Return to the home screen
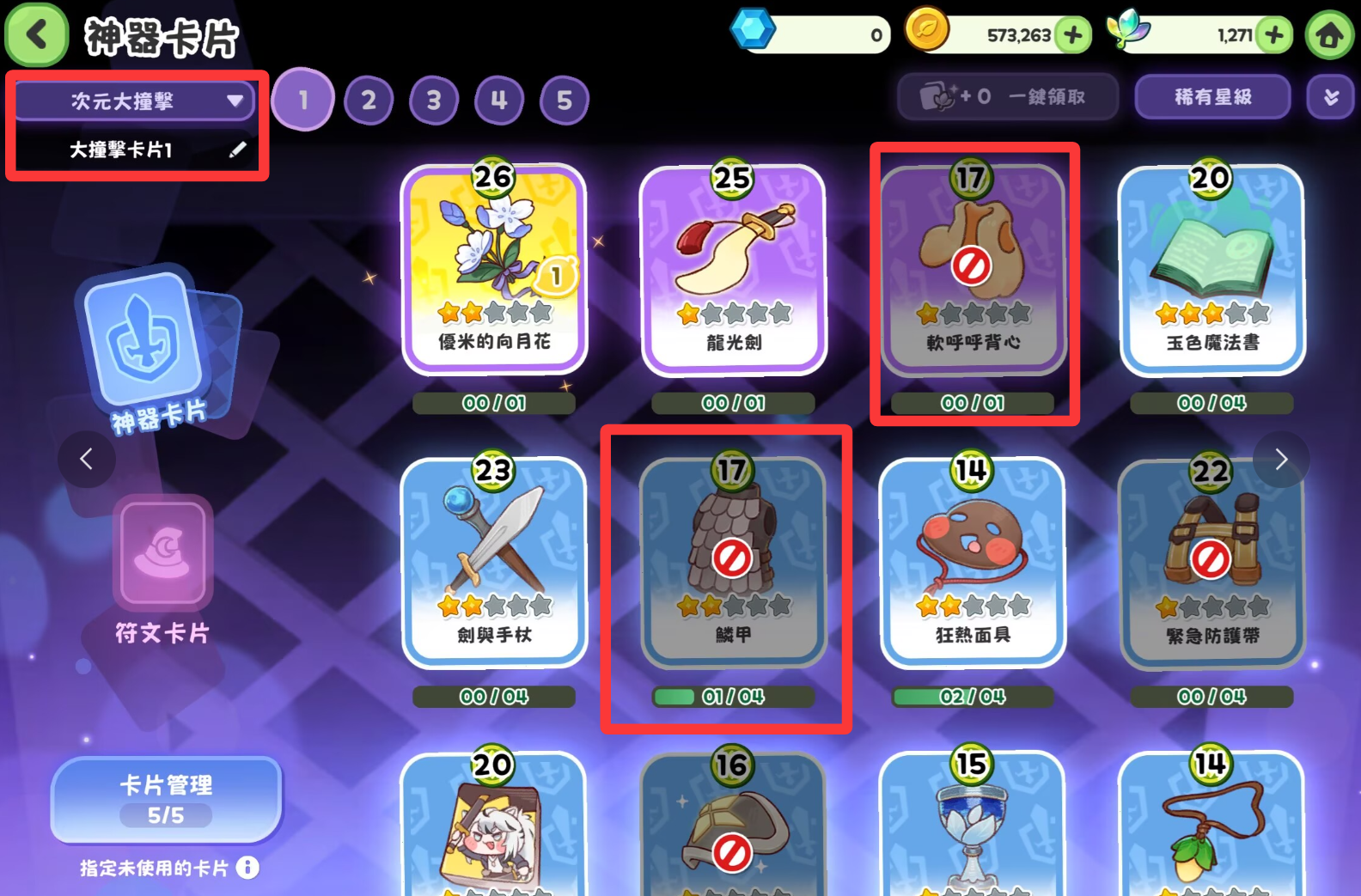Image resolution: width=1361 pixels, height=896 pixels. click(x=1329, y=35)
